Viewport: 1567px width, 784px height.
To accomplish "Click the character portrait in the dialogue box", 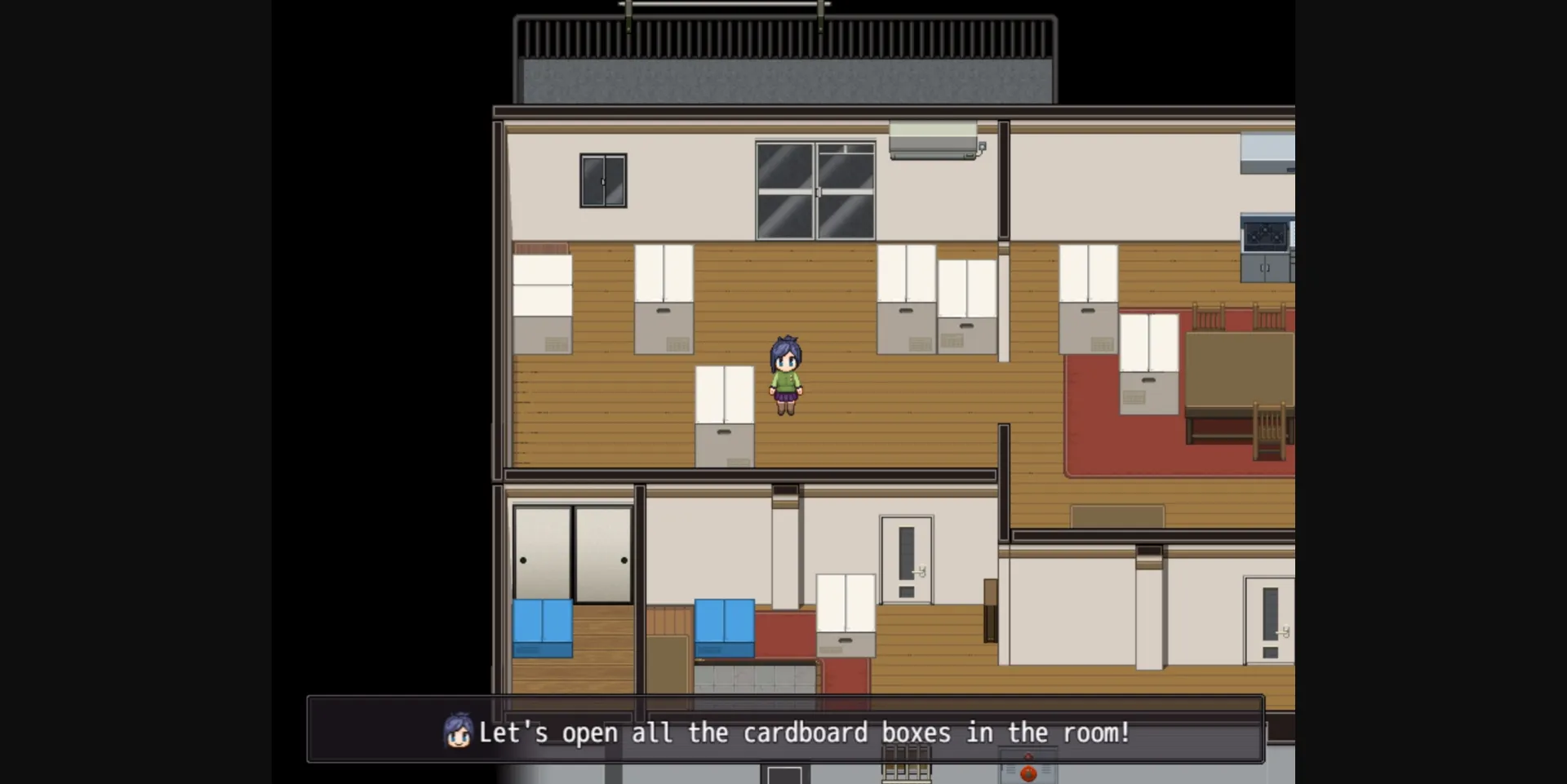I will (x=457, y=733).
